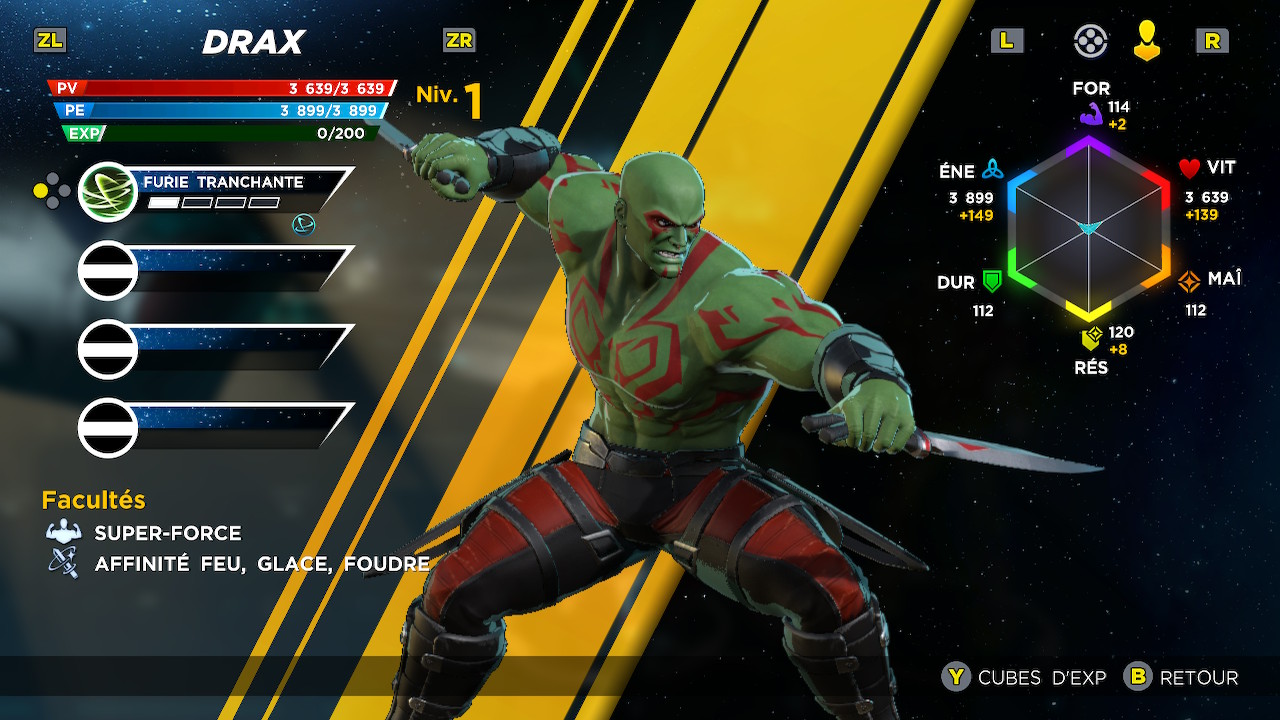Viewport: 1280px width, 720px height.
Task: Click the purple FOR strength icon
Action: point(1090,114)
